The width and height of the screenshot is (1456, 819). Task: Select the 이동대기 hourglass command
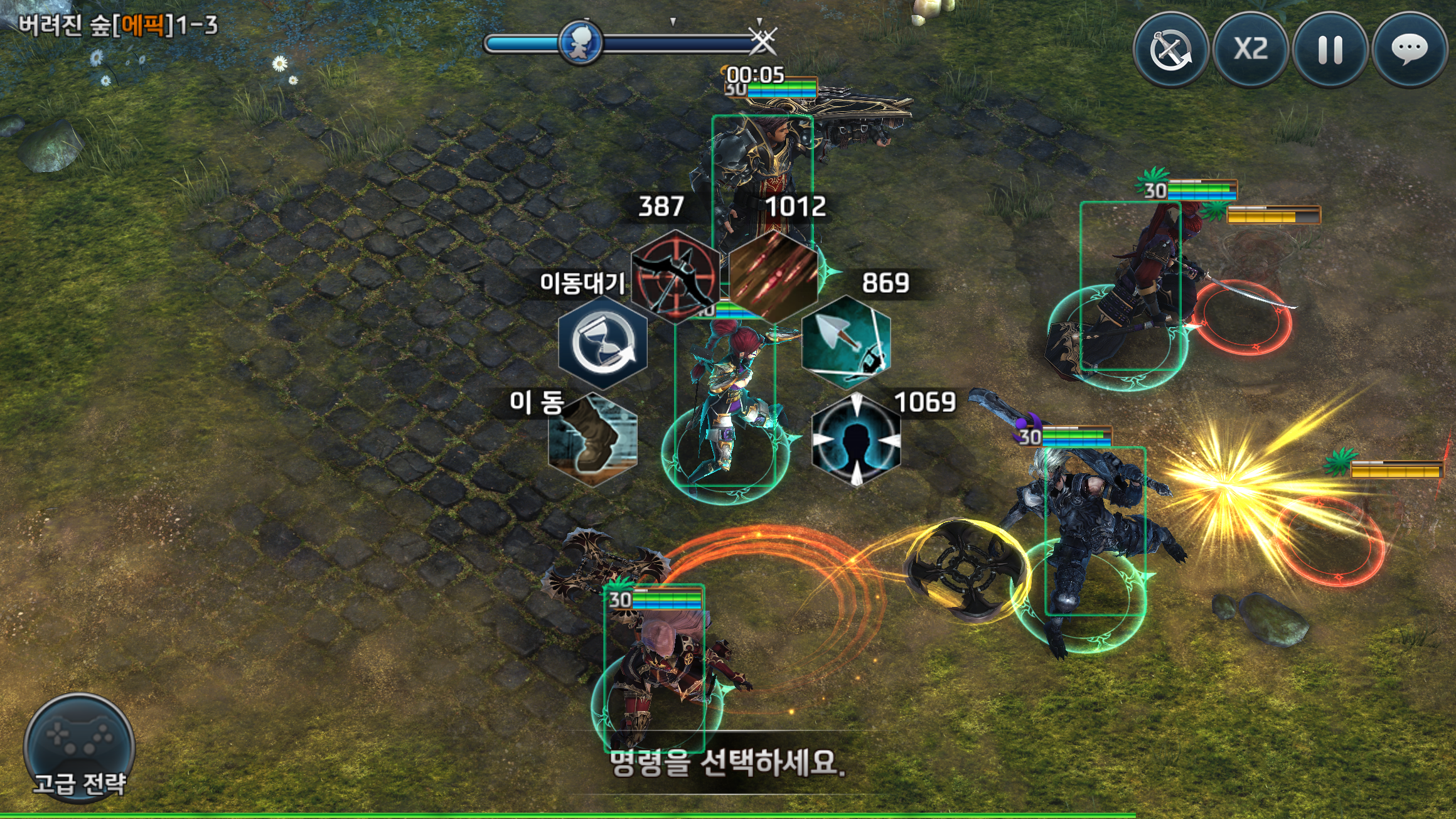(x=602, y=343)
